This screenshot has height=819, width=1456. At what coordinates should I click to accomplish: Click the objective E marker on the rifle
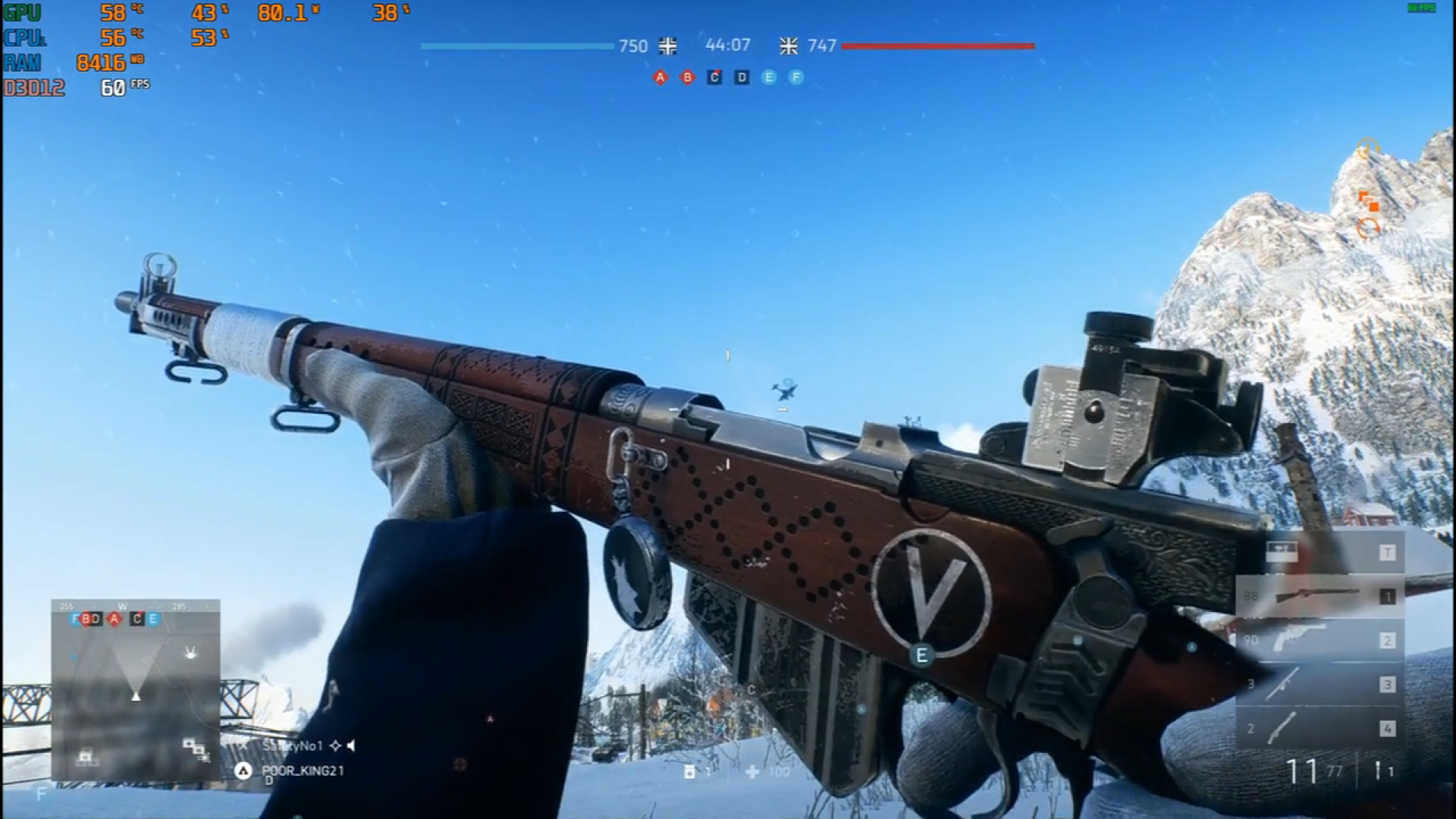coord(922,655)
